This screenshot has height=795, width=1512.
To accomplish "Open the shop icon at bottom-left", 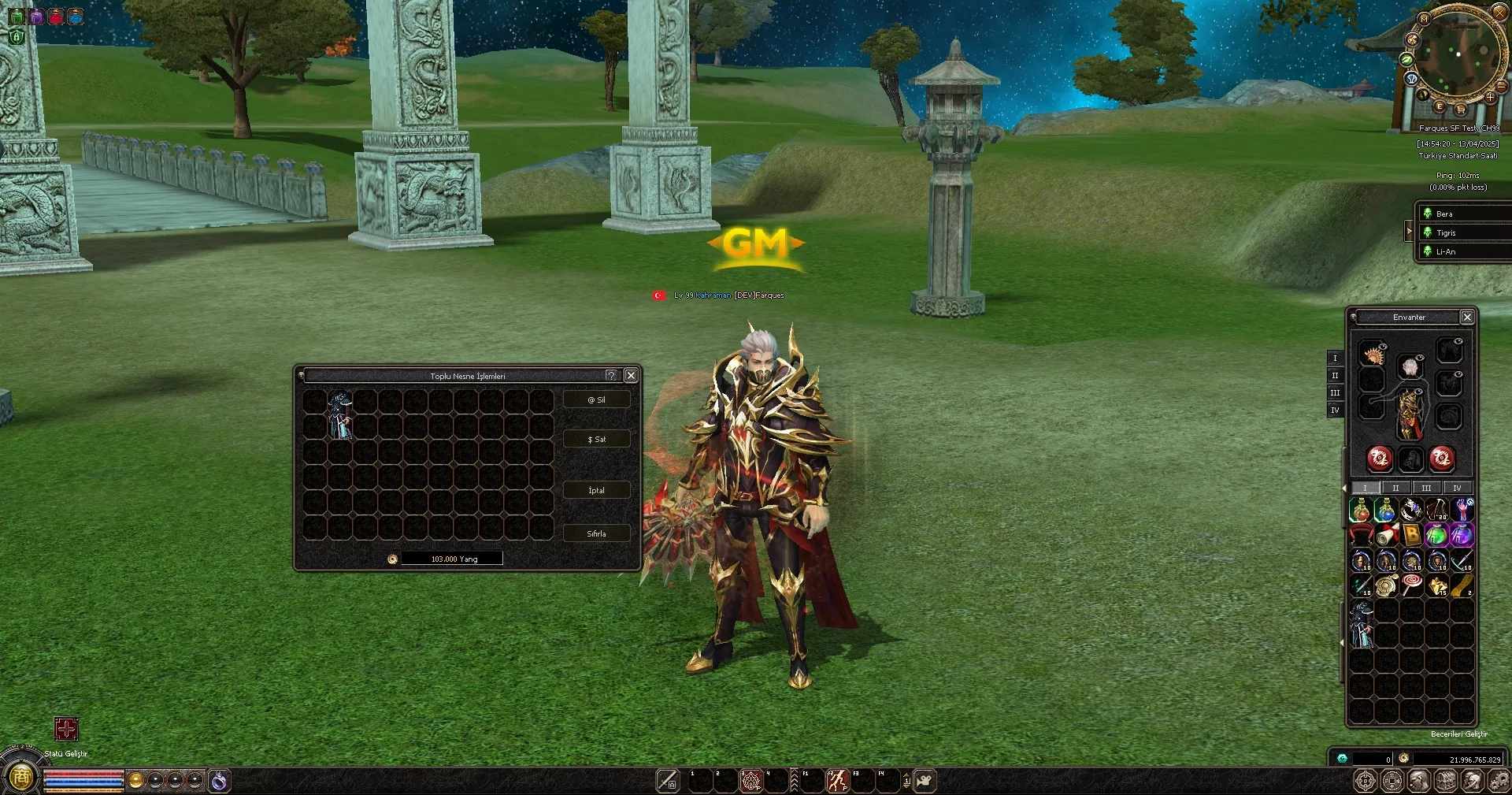I will tap(22, 778).
